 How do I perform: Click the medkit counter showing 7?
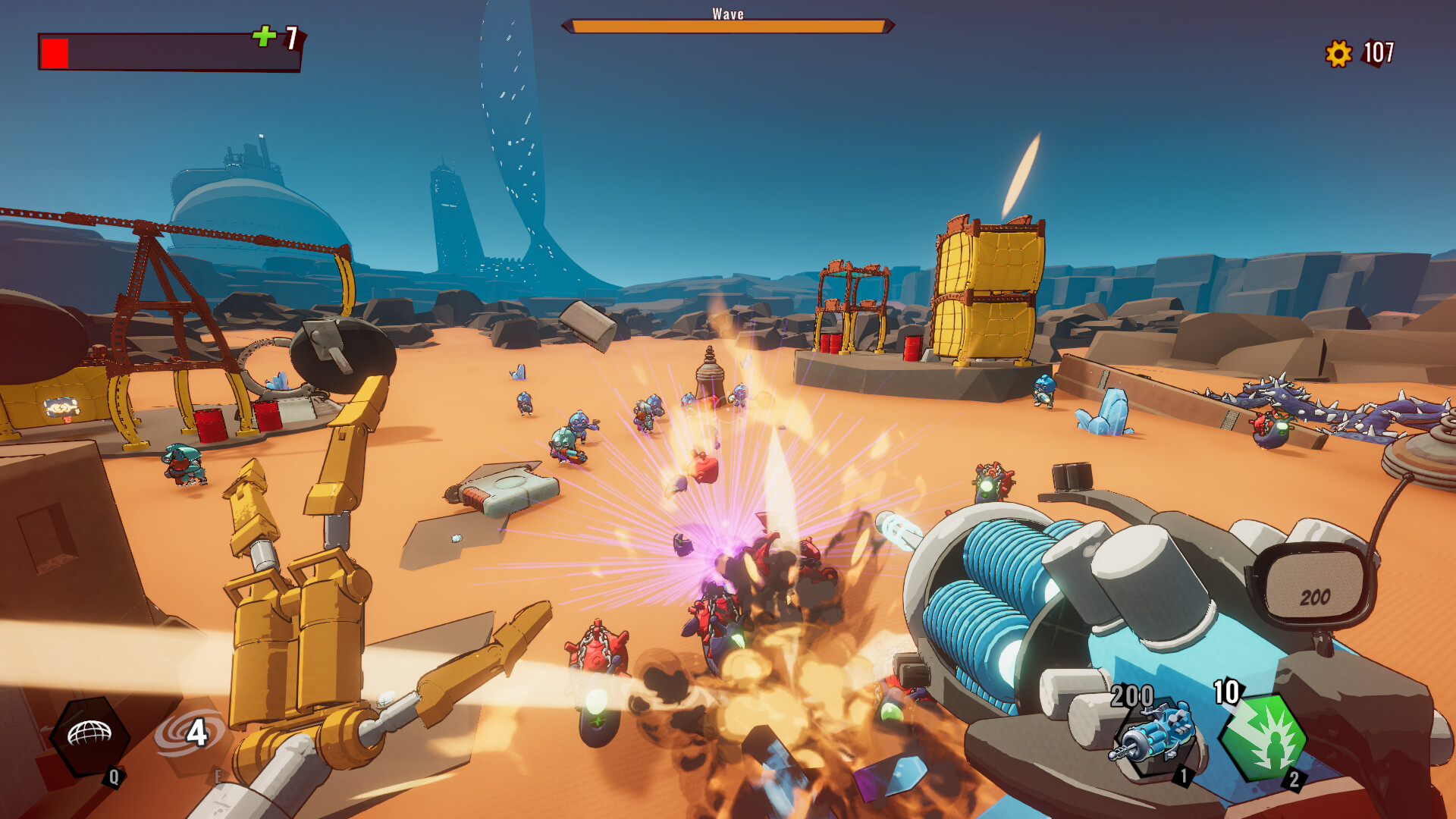click(290, 36)
